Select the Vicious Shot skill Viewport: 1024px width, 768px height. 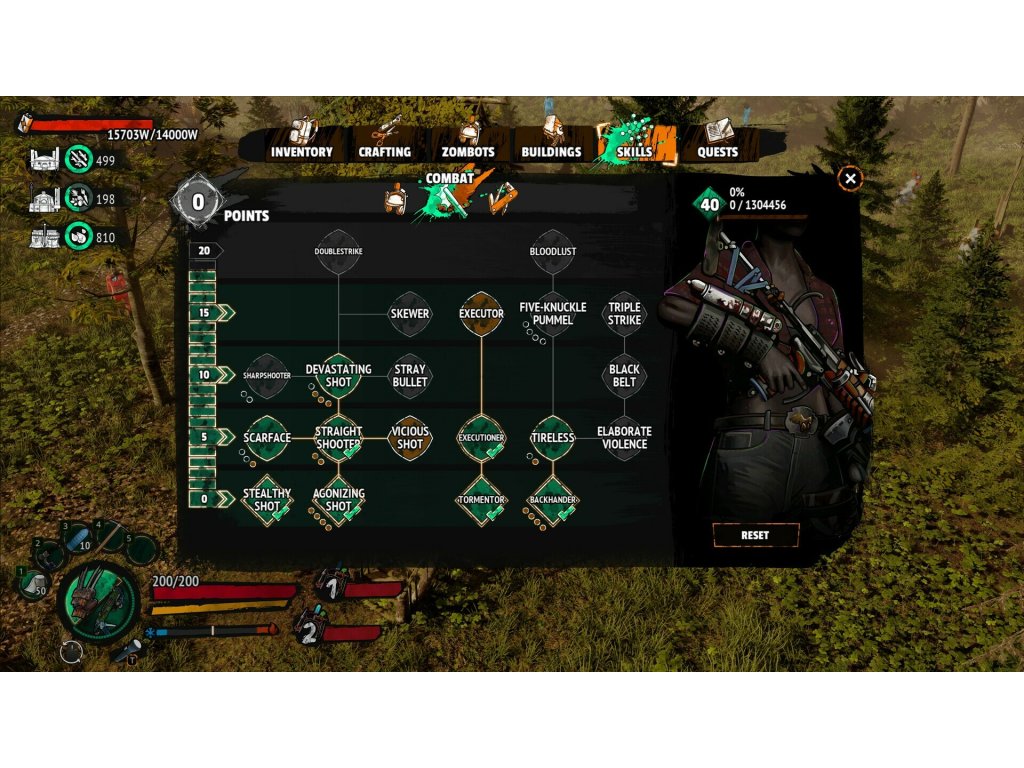pos(410,437)
